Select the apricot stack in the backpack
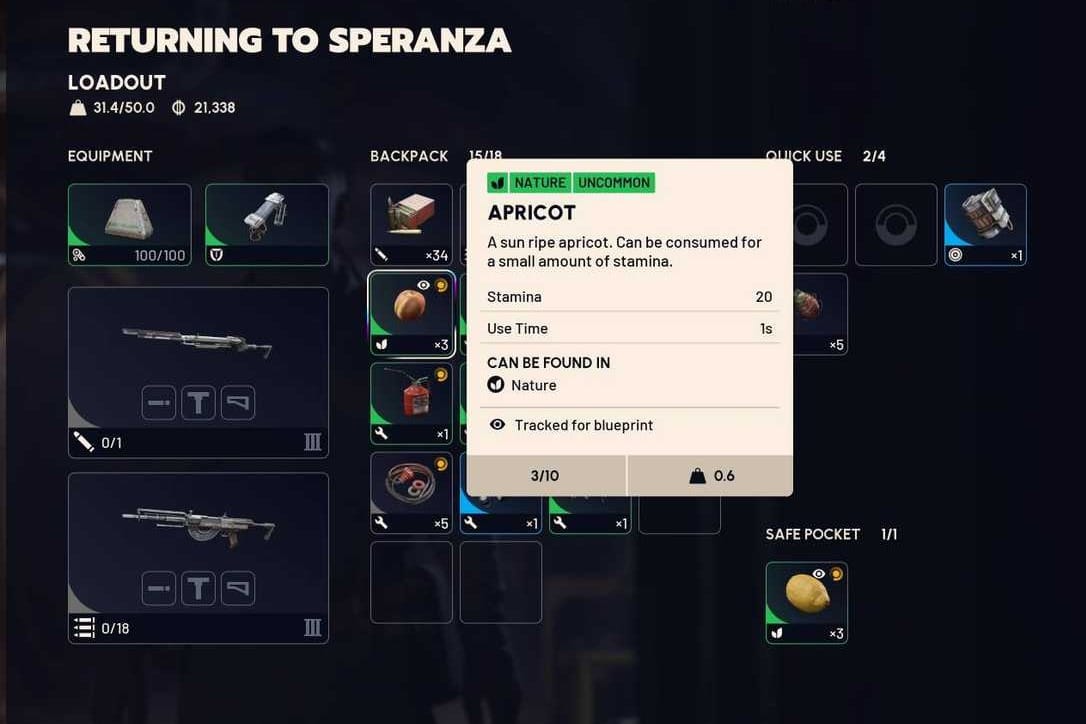Viewport: 1086px width, 724px height. pos(411,314)
